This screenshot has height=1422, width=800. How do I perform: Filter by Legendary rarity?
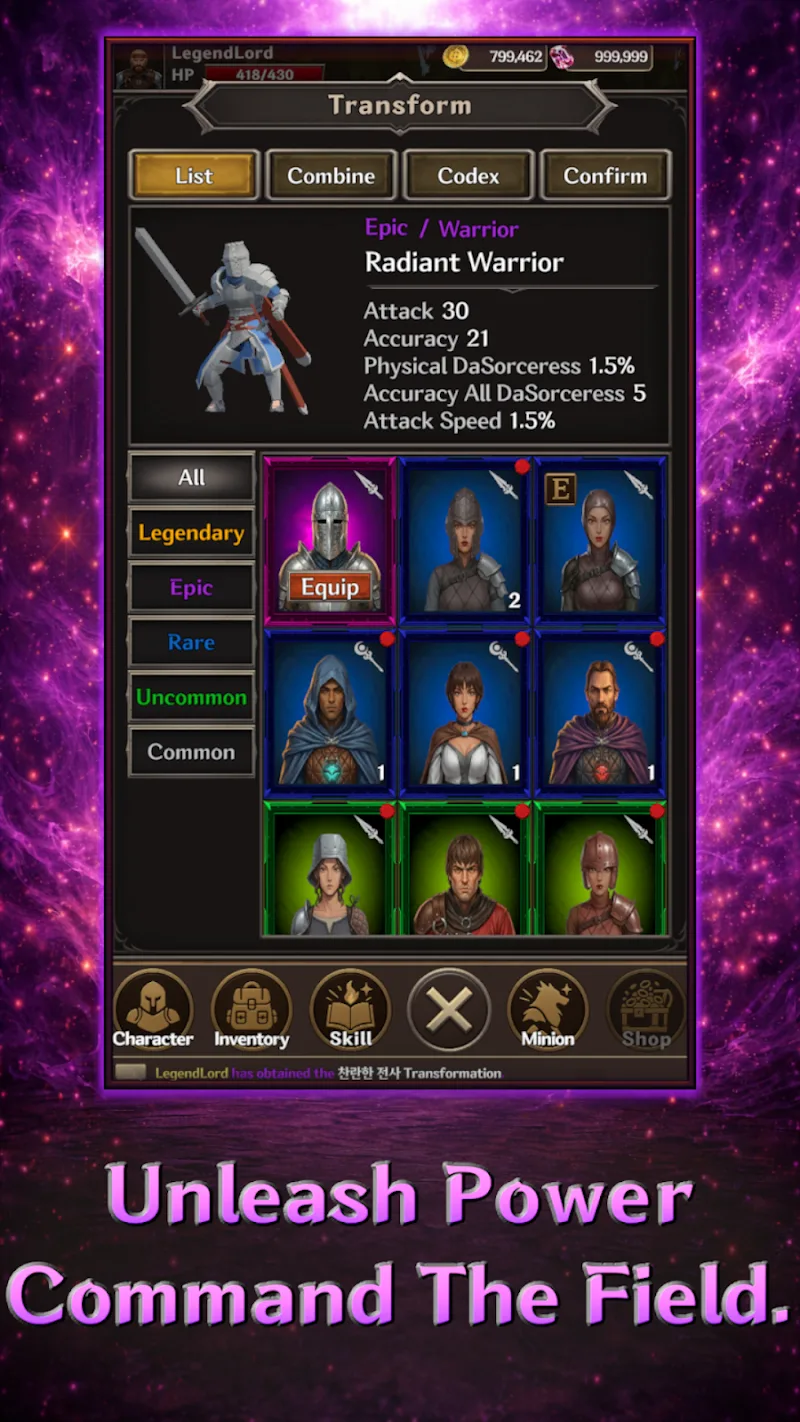pos(191,533)
